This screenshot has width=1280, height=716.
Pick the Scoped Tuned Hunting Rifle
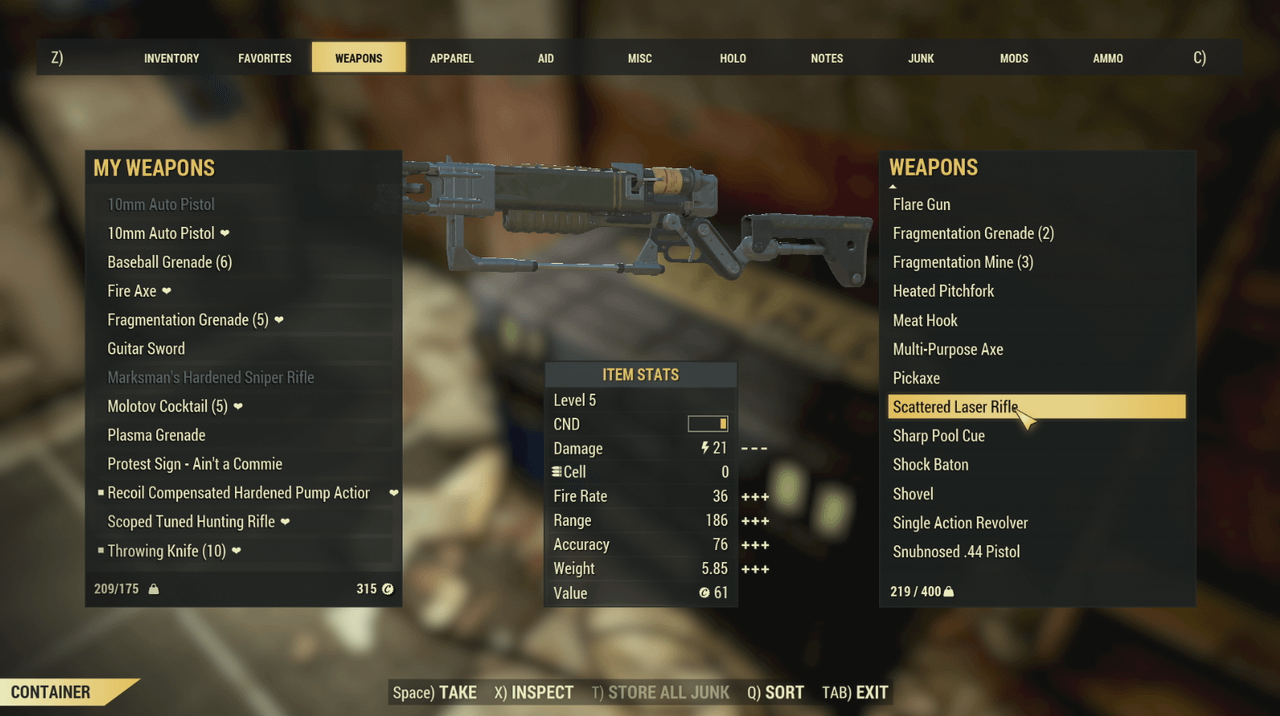coord(191,522)
